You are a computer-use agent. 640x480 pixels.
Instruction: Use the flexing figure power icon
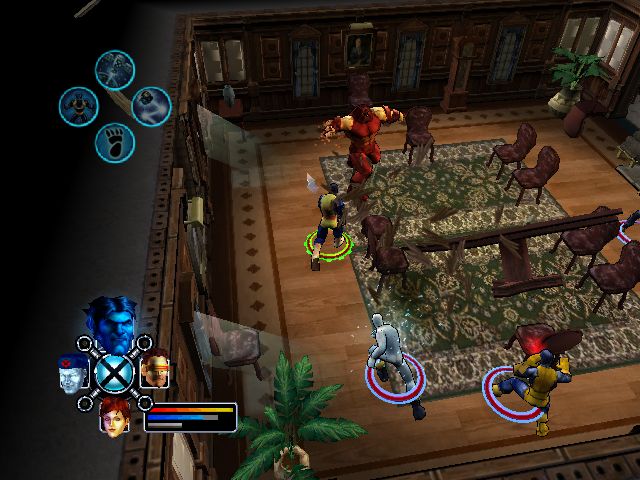(x=78, y=105)
